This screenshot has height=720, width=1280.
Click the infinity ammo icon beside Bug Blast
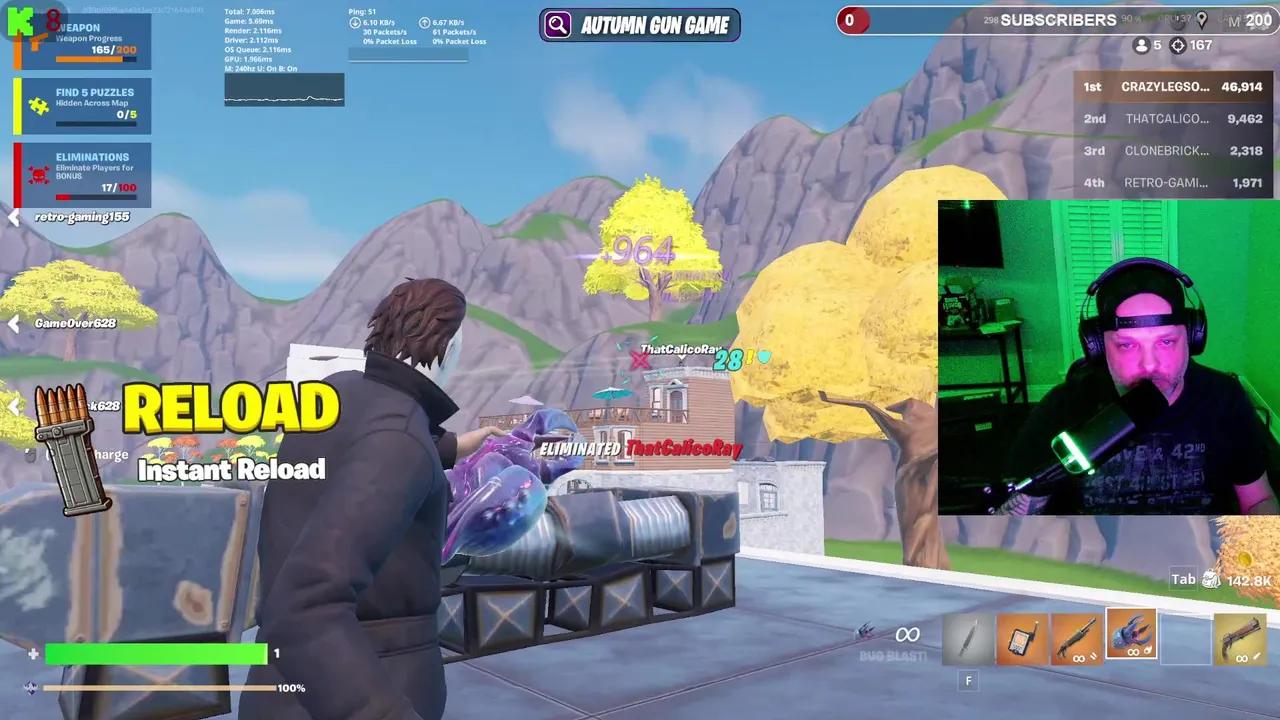point(906,634)
